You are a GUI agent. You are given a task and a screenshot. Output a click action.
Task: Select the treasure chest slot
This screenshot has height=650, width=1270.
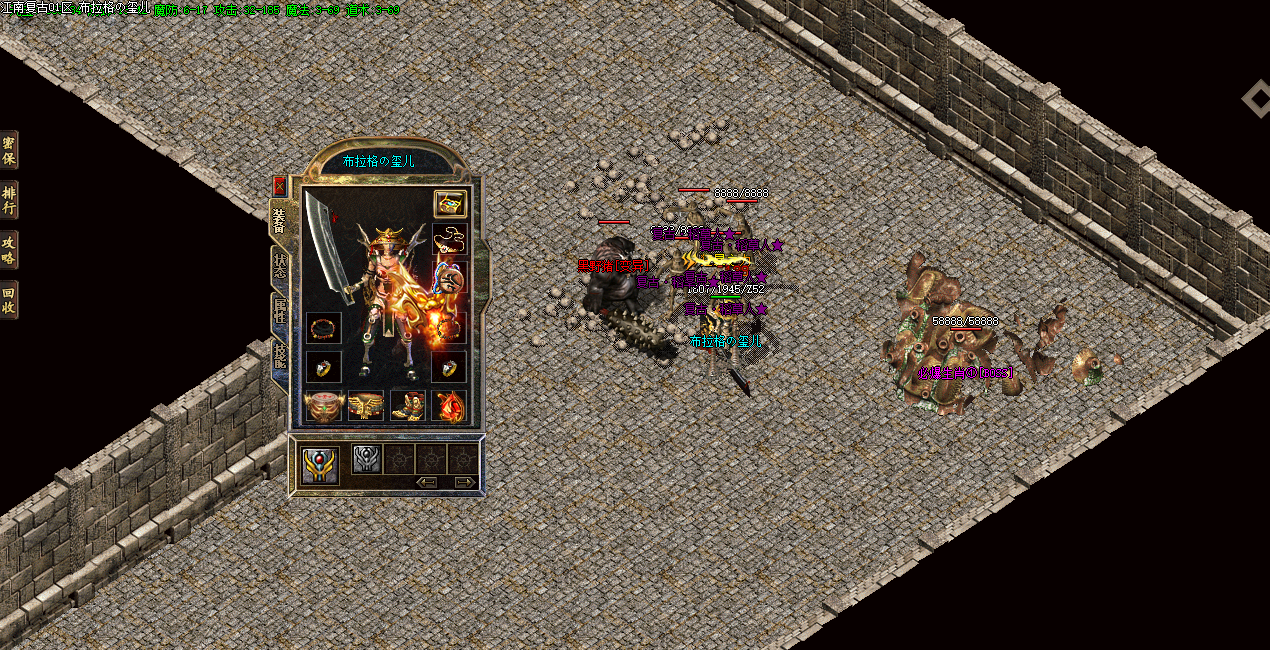click(449, 204)
